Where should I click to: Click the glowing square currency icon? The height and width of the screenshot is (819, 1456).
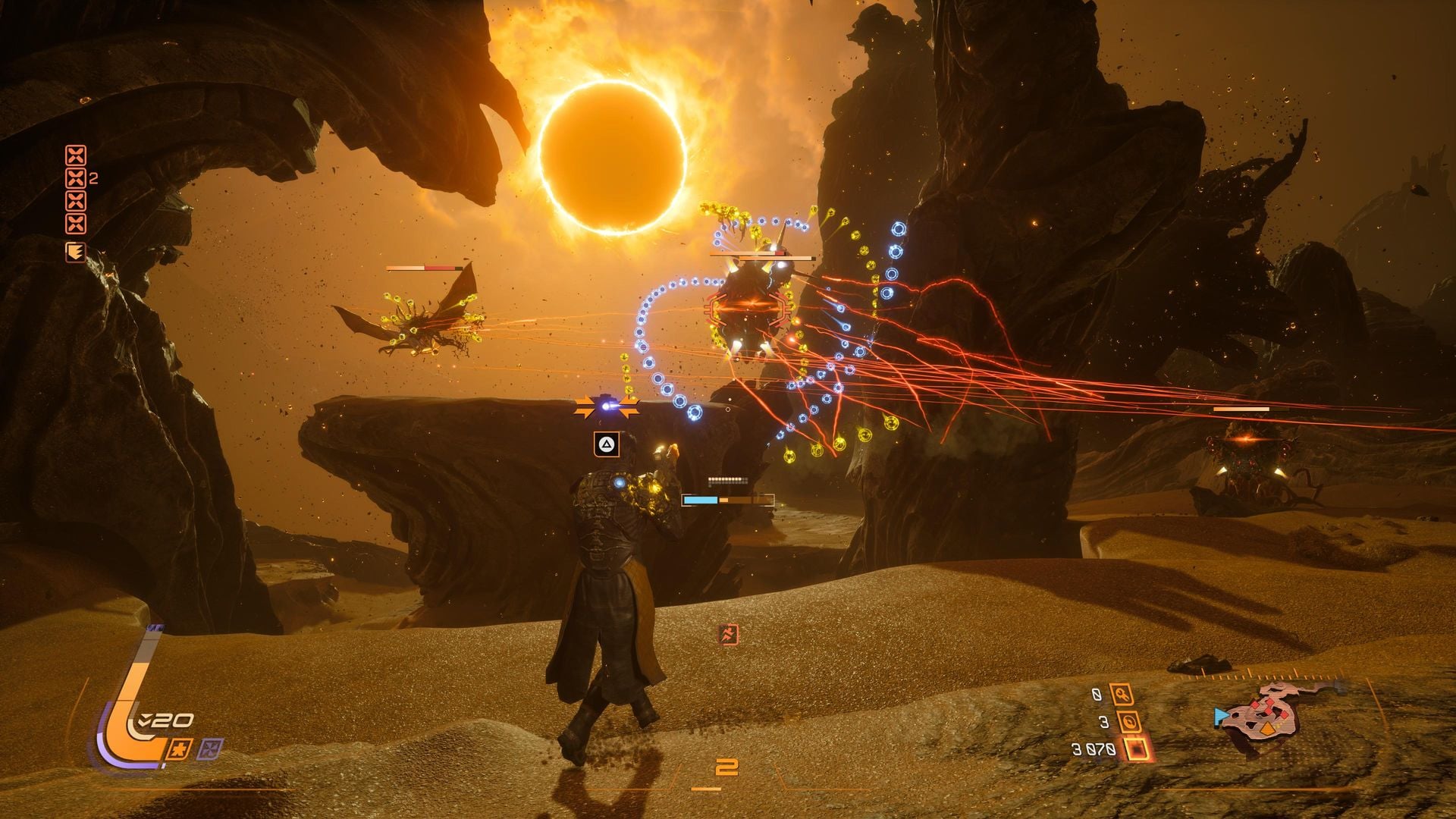[x=1137, y=749]
